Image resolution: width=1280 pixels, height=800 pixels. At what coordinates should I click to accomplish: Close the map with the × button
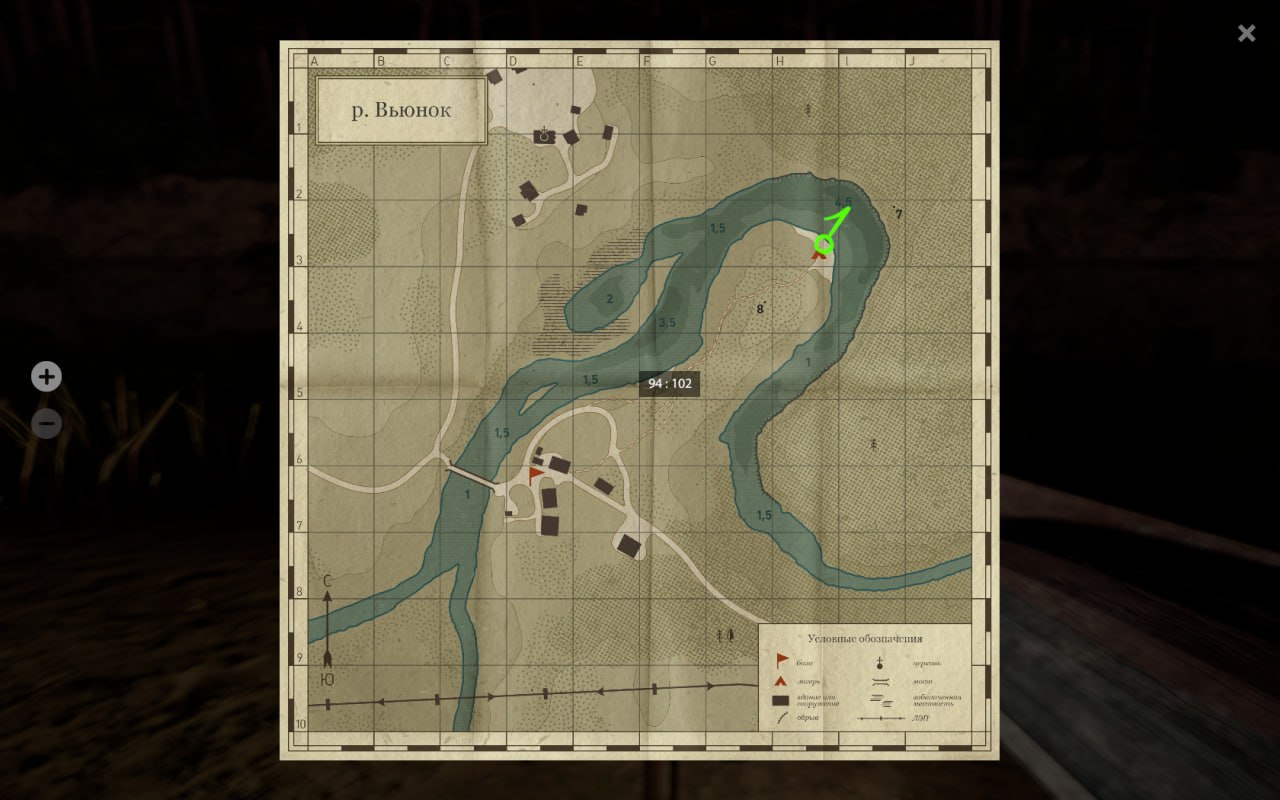tap(1246, 33)
